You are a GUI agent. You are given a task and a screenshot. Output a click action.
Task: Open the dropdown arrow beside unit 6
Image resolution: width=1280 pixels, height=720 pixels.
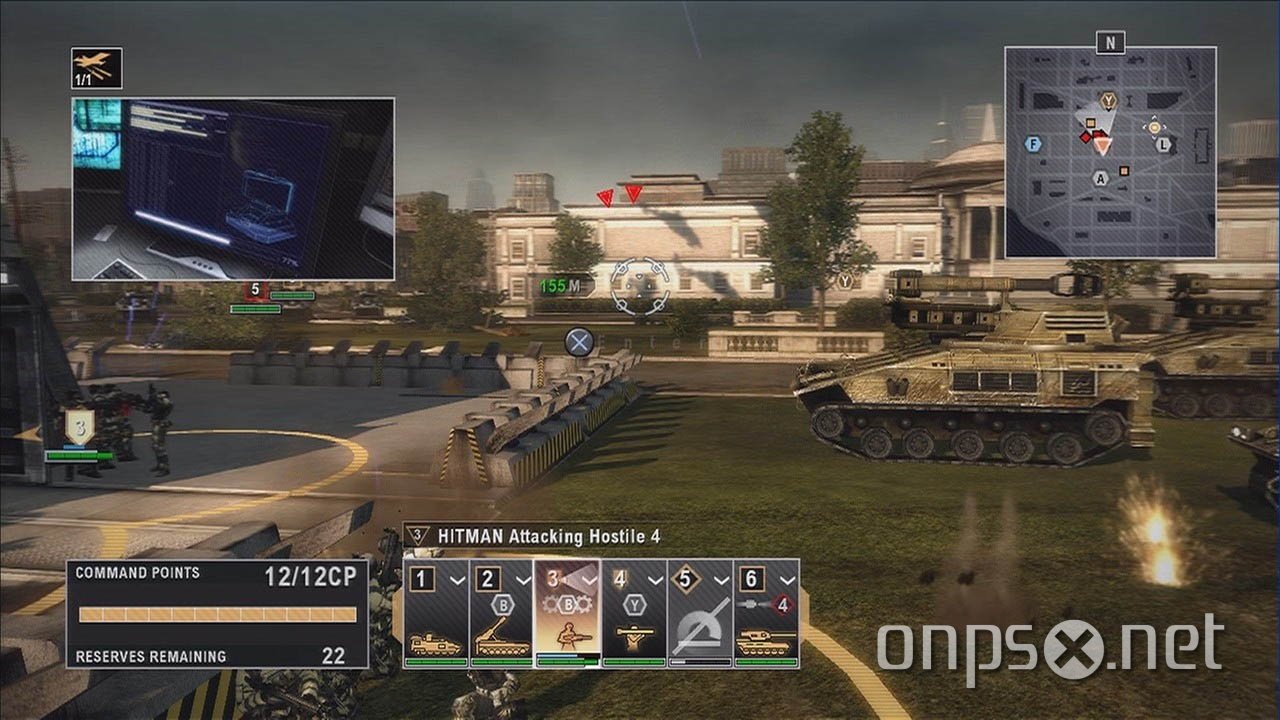(785, 578)
